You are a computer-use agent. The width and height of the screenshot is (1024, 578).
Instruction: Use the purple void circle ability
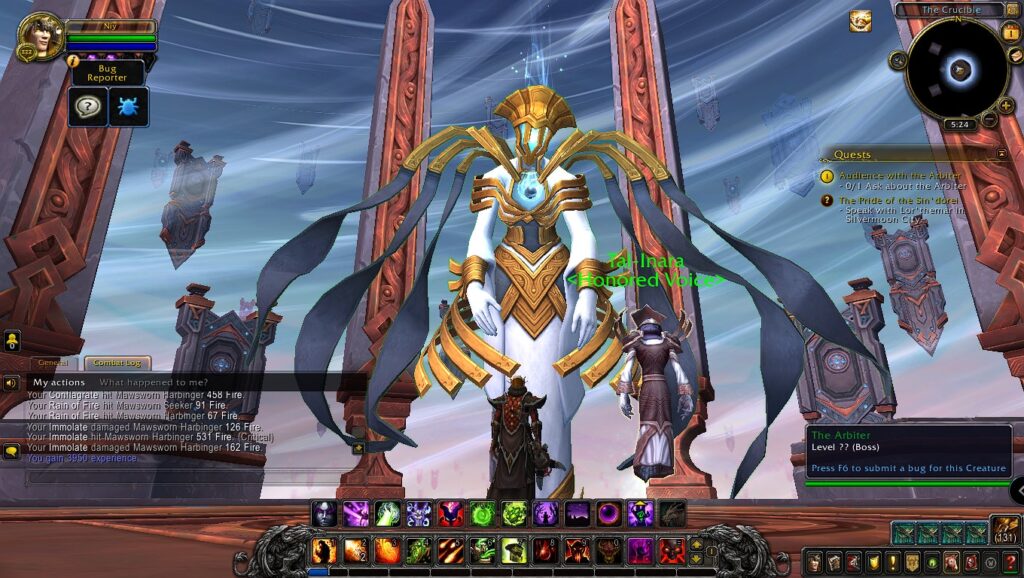pos(608,514)
